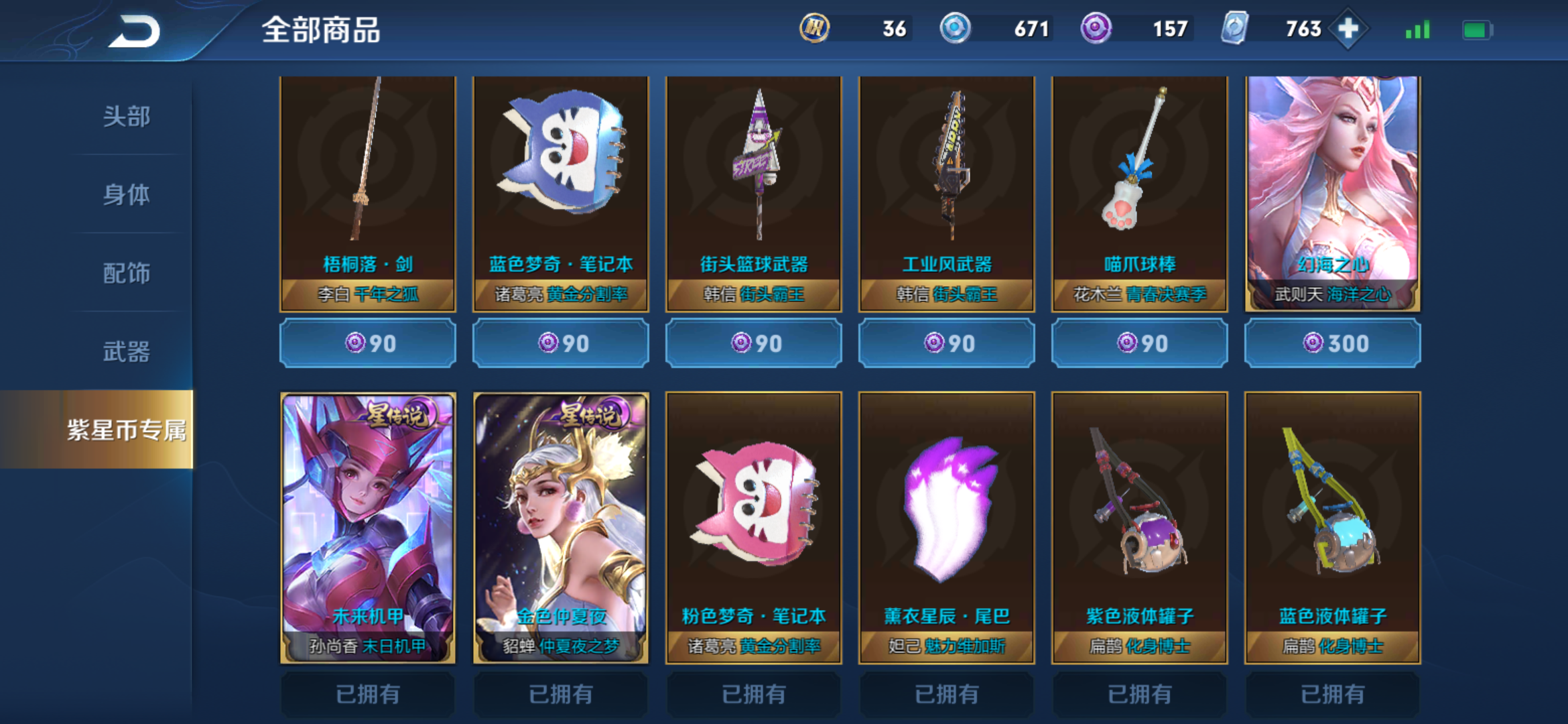
Task: Add more currency with the plus button
Action: (1348, 29)
